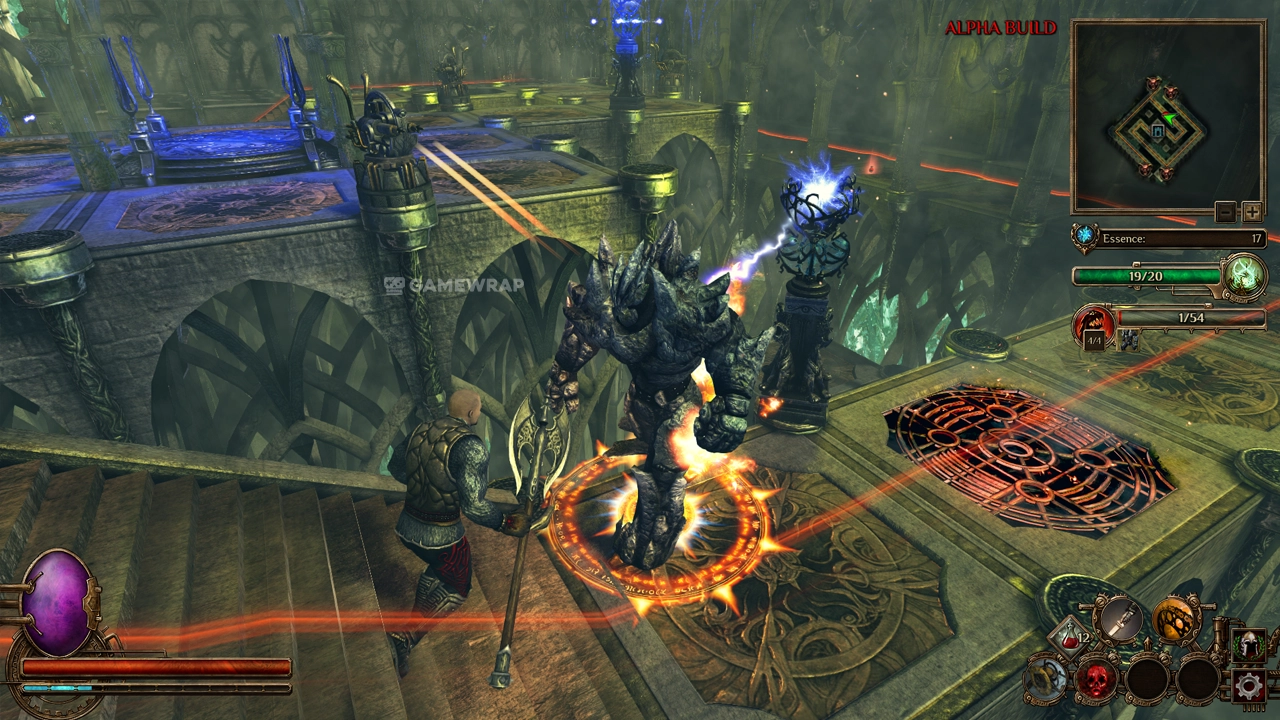Activate the orange claw ability

[x=1176, y=620]
